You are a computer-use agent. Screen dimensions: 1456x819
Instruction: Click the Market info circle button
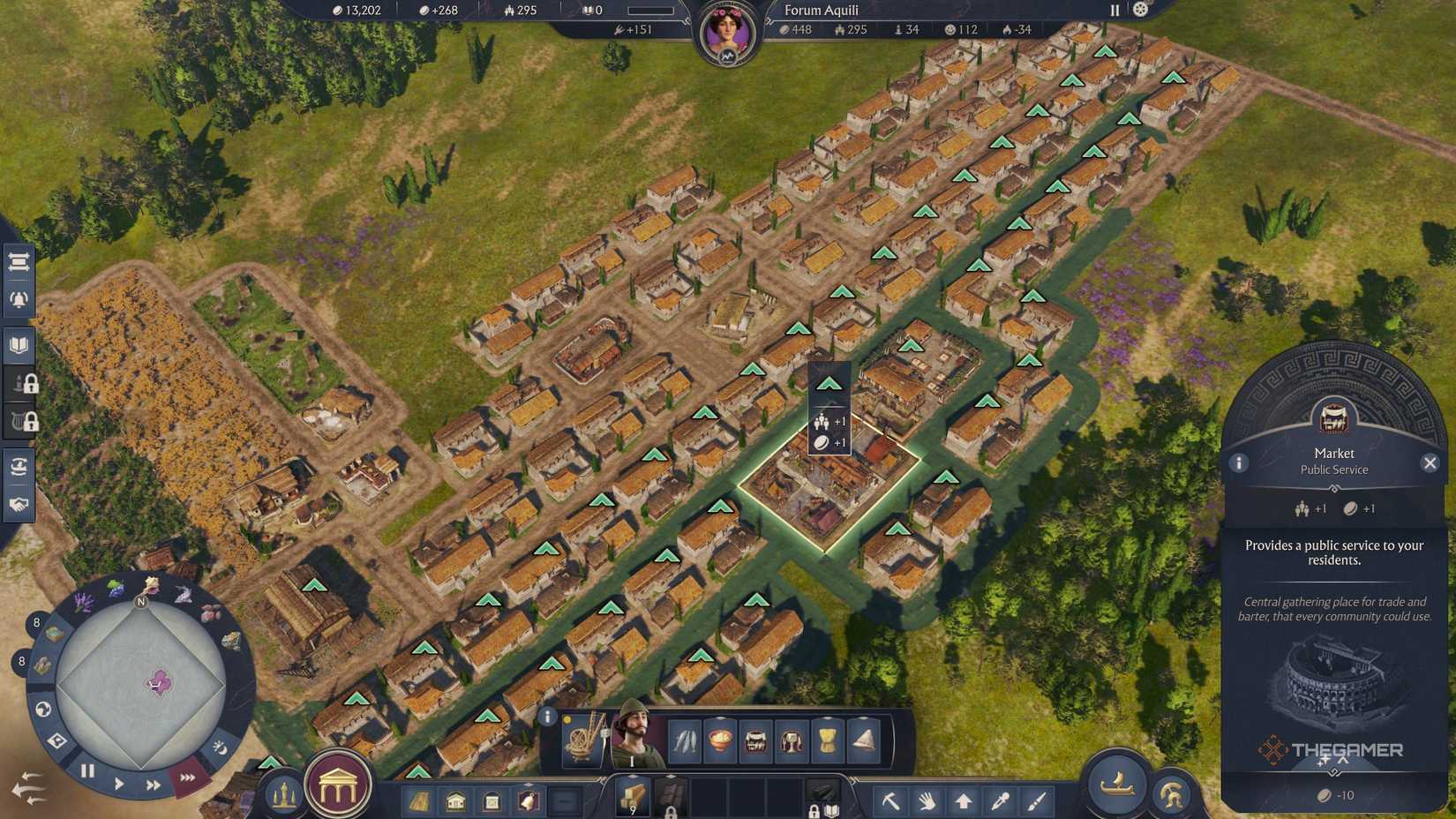coord(1237,462)
